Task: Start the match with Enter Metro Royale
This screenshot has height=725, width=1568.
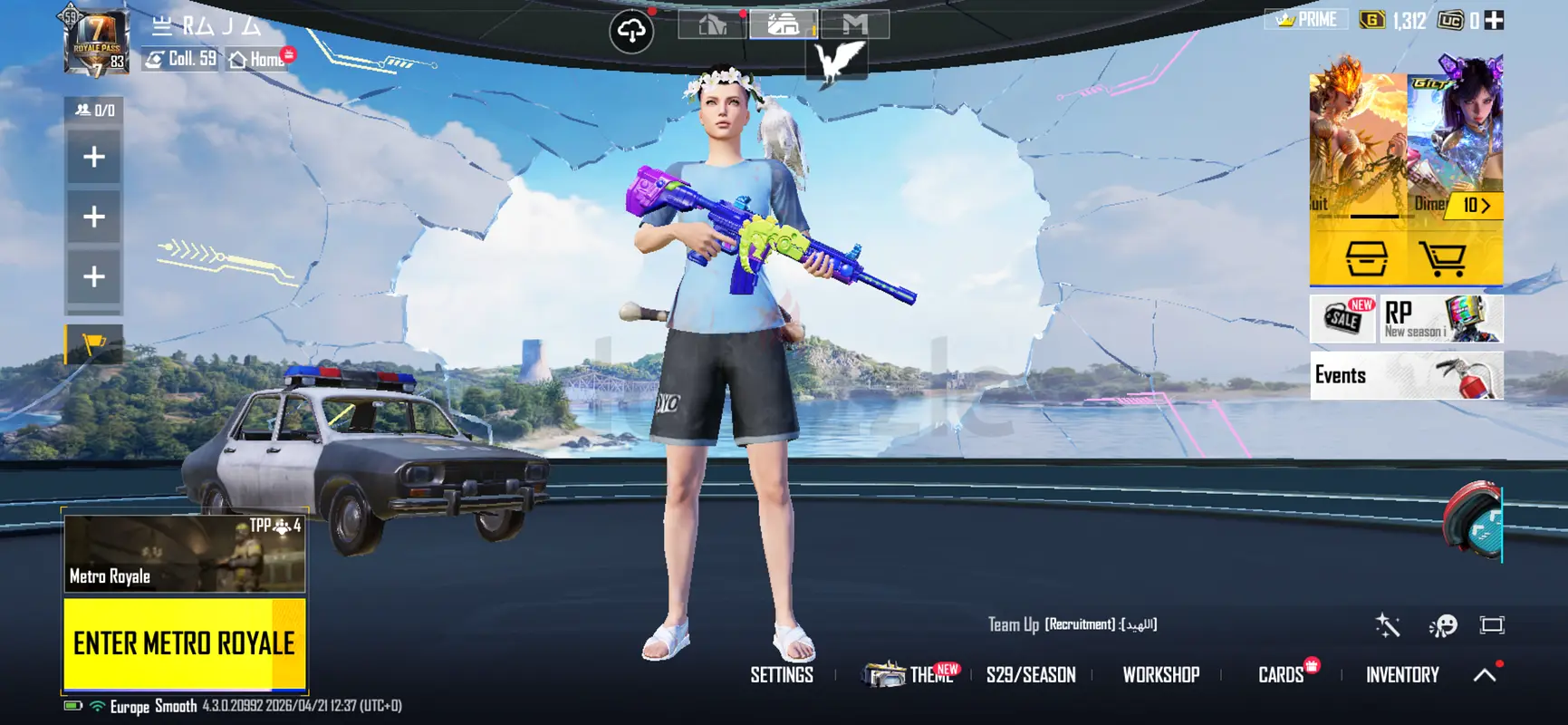Action: tap(184, 643)
